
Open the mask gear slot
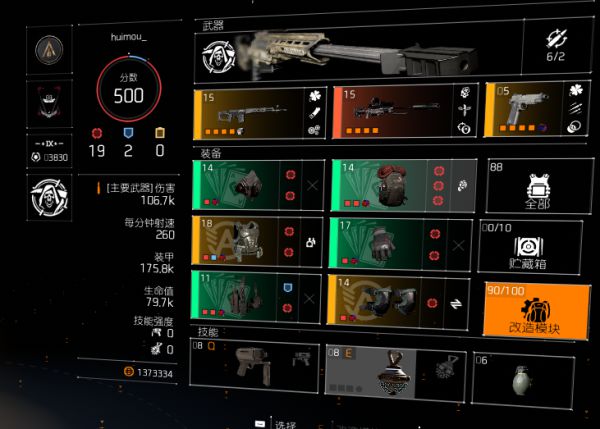pyautogui.click(x=258, y=185)
